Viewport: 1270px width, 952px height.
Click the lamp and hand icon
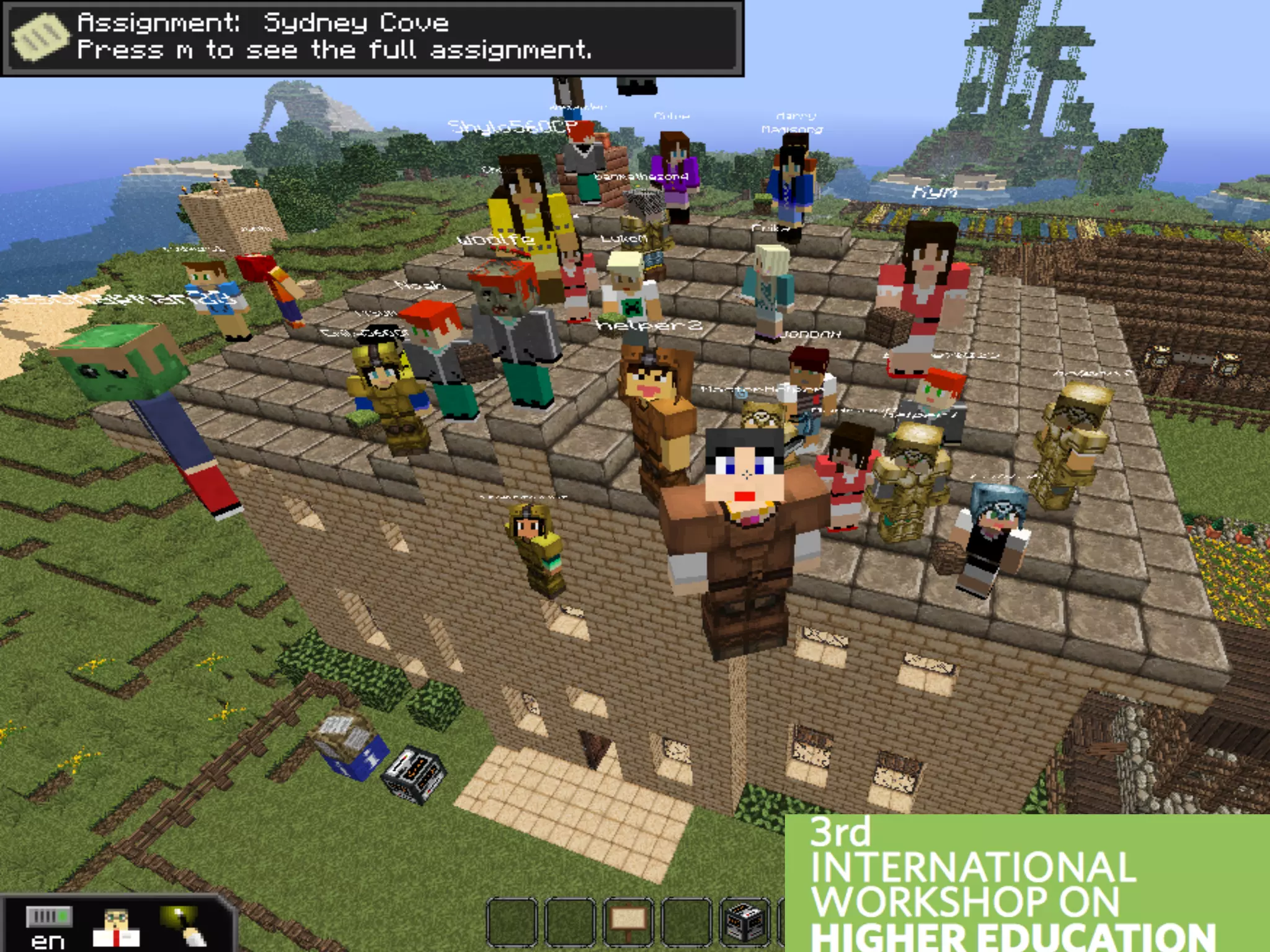point(181,926)
